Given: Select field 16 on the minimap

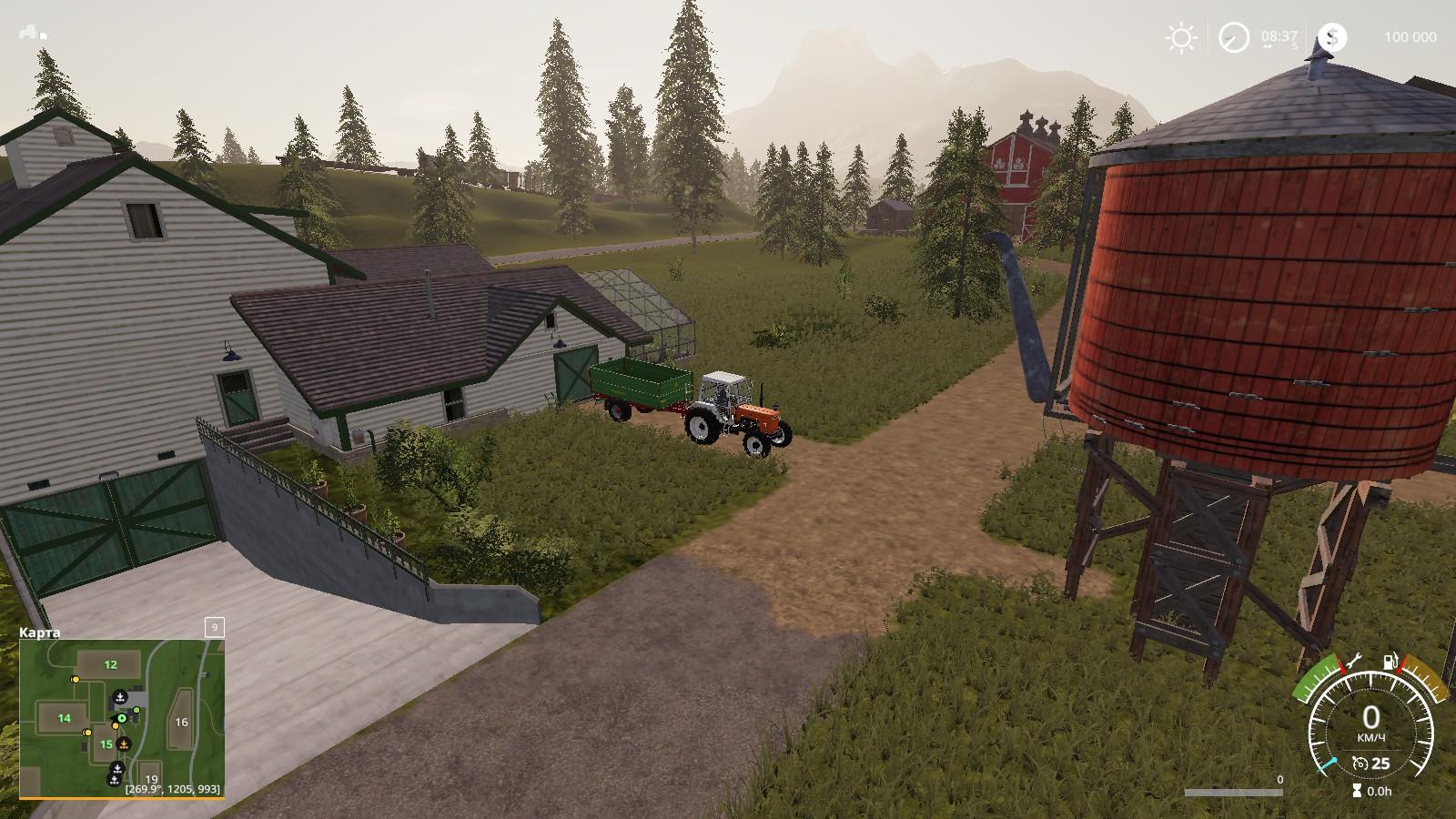Looking at the screenshot, I should point(181,722).
